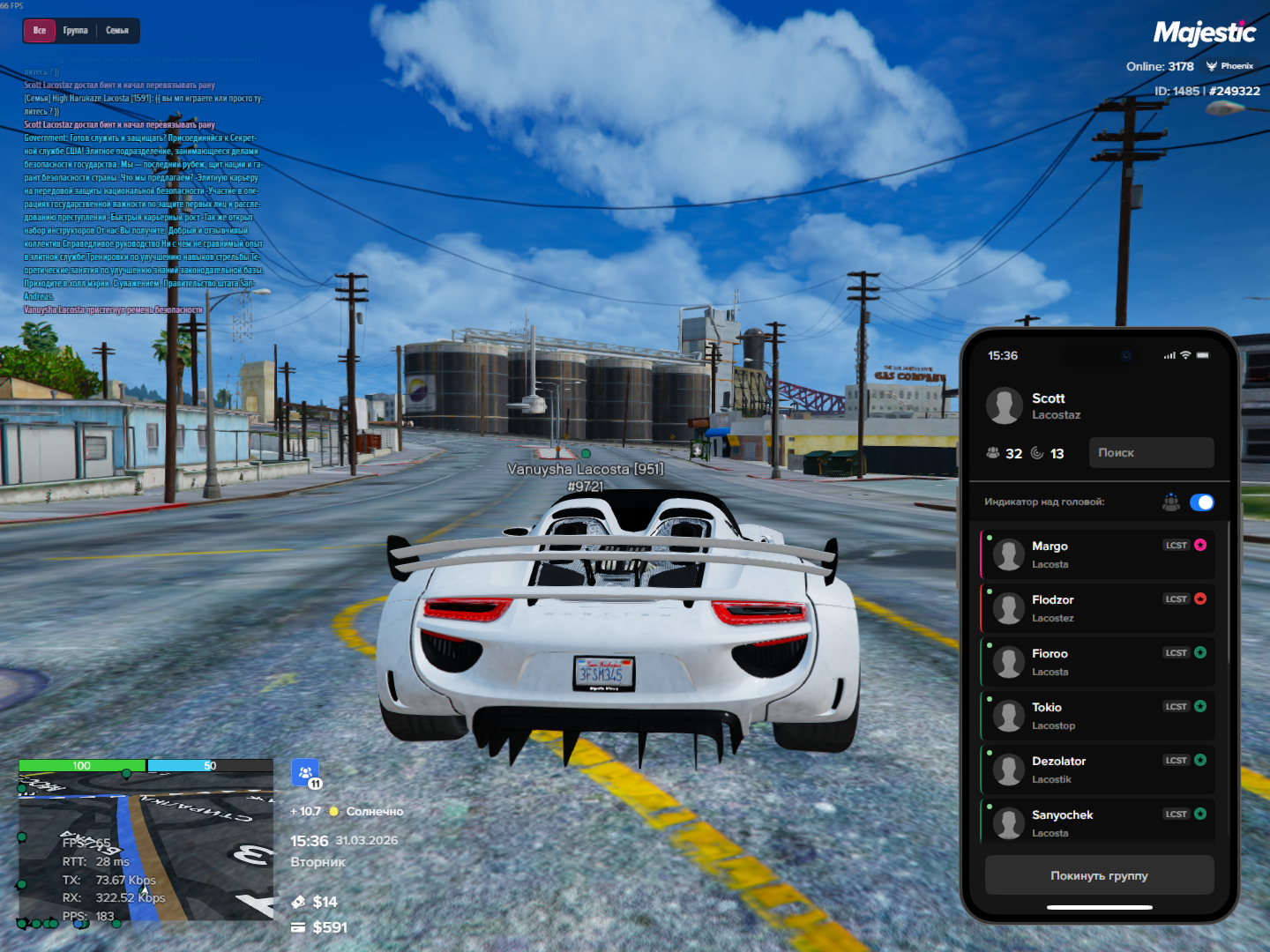Click Scott Lacostaz profile avatar
The image size is (1270, 952).
click(x=1005, y=406)
